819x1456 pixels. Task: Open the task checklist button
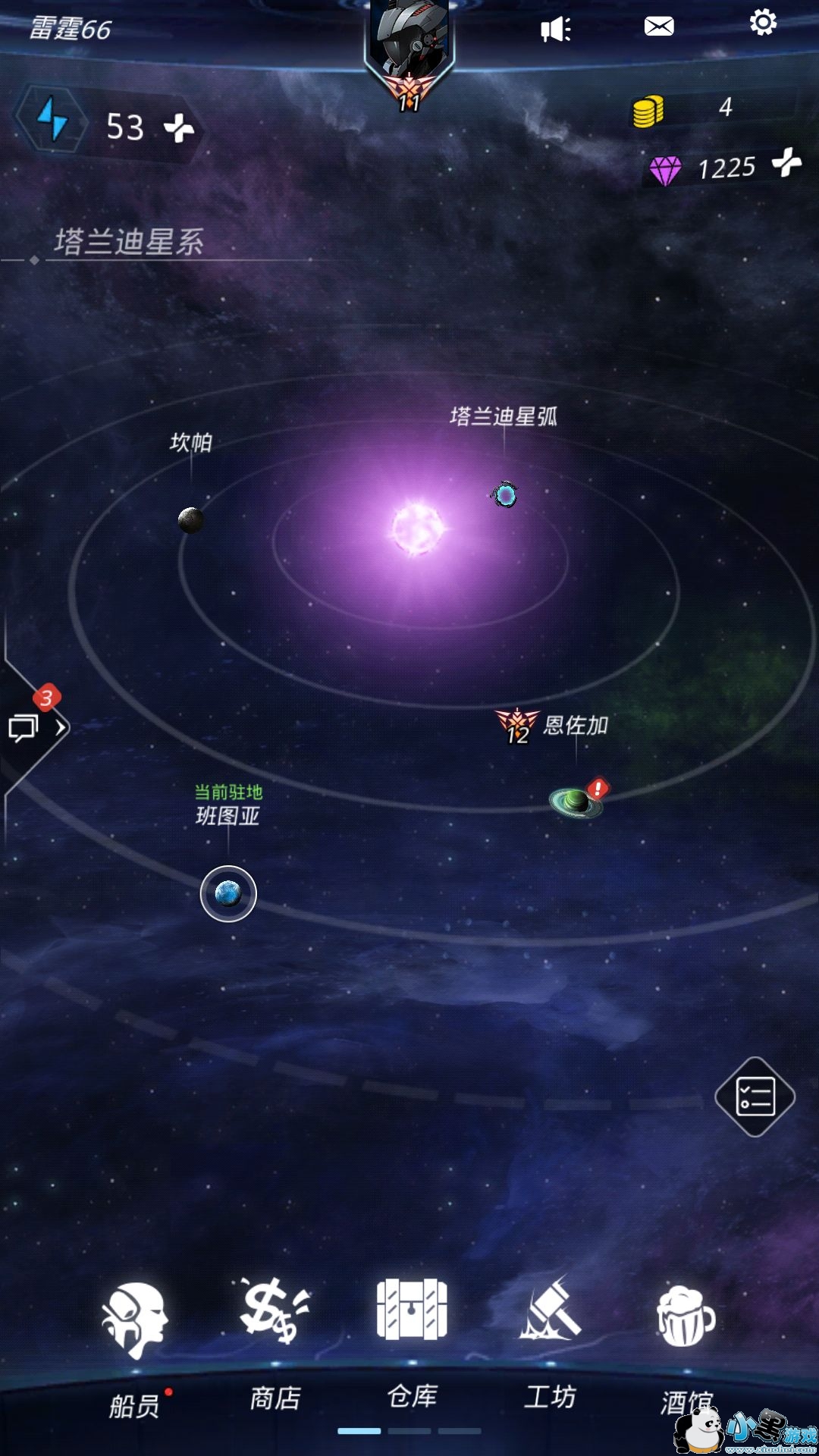pos(755,1097)
